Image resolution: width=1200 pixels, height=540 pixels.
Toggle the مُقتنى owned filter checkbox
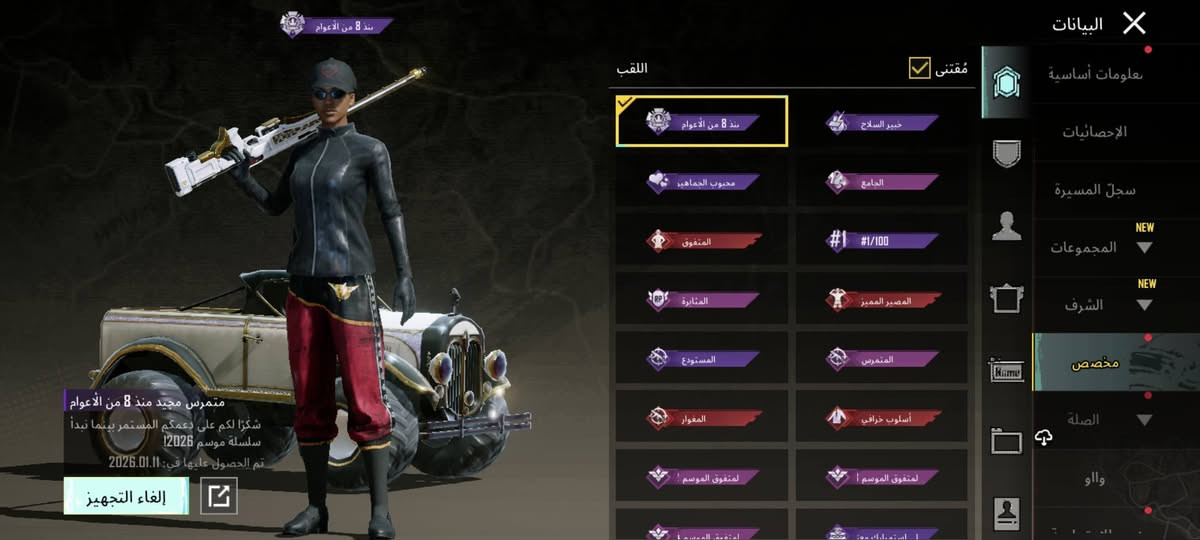tap(920, 68)
